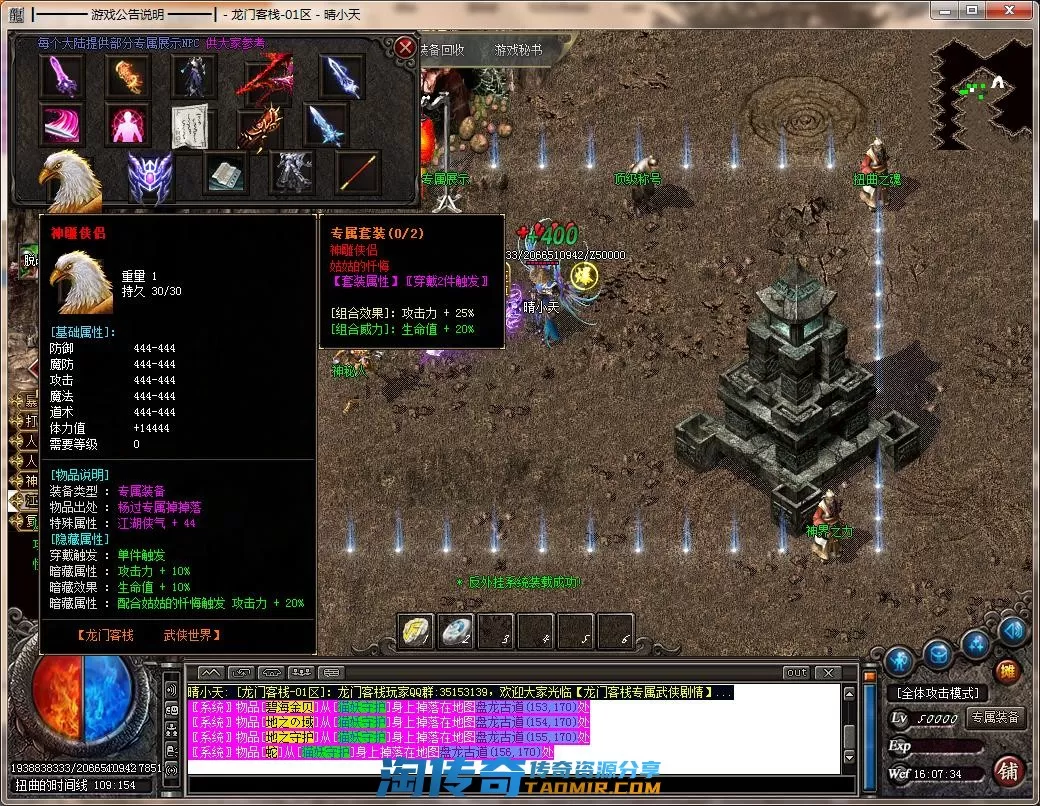Click the purple winged helmet item

tap(150, 175)
